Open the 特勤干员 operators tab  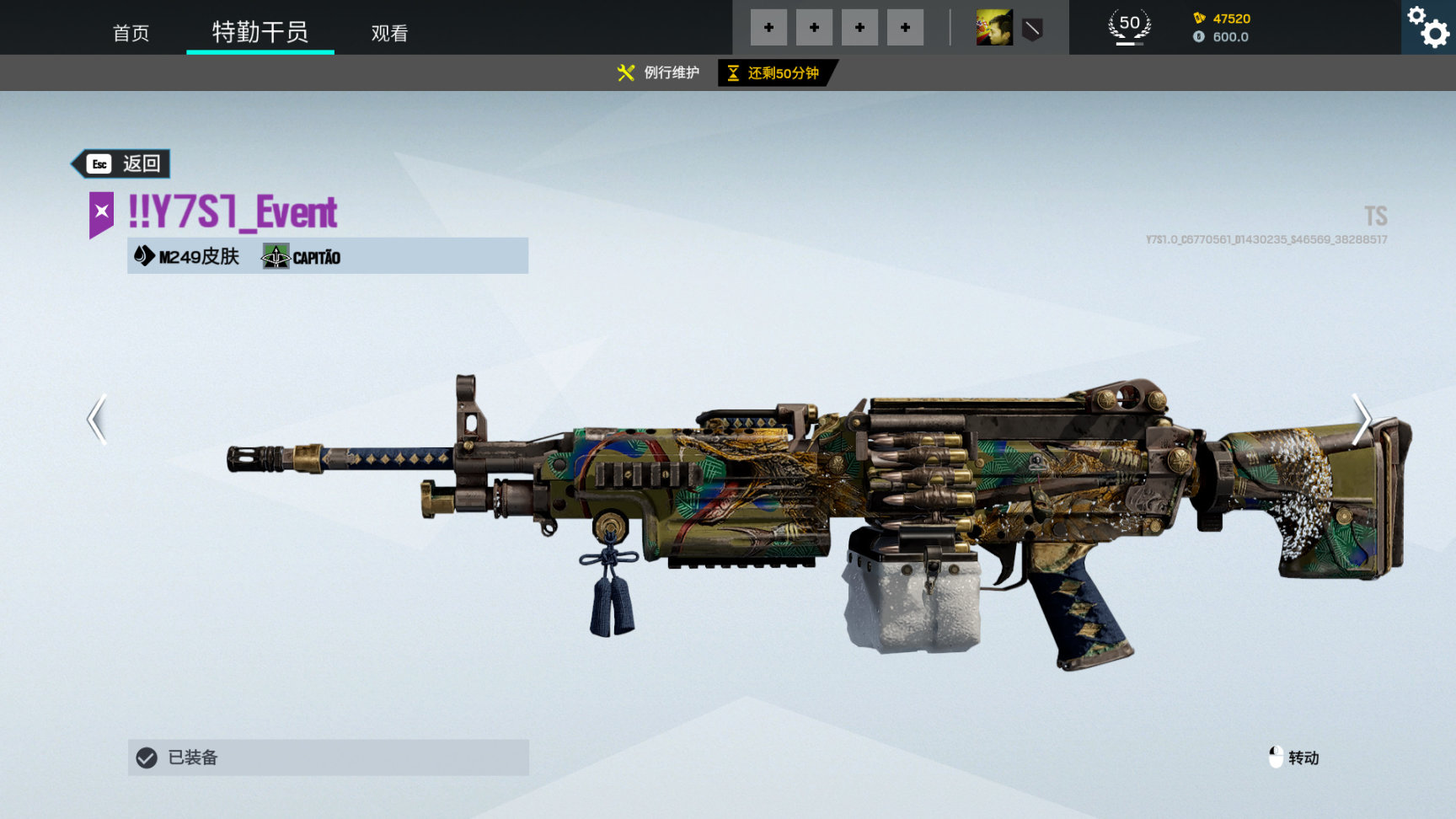pos(260,32)
